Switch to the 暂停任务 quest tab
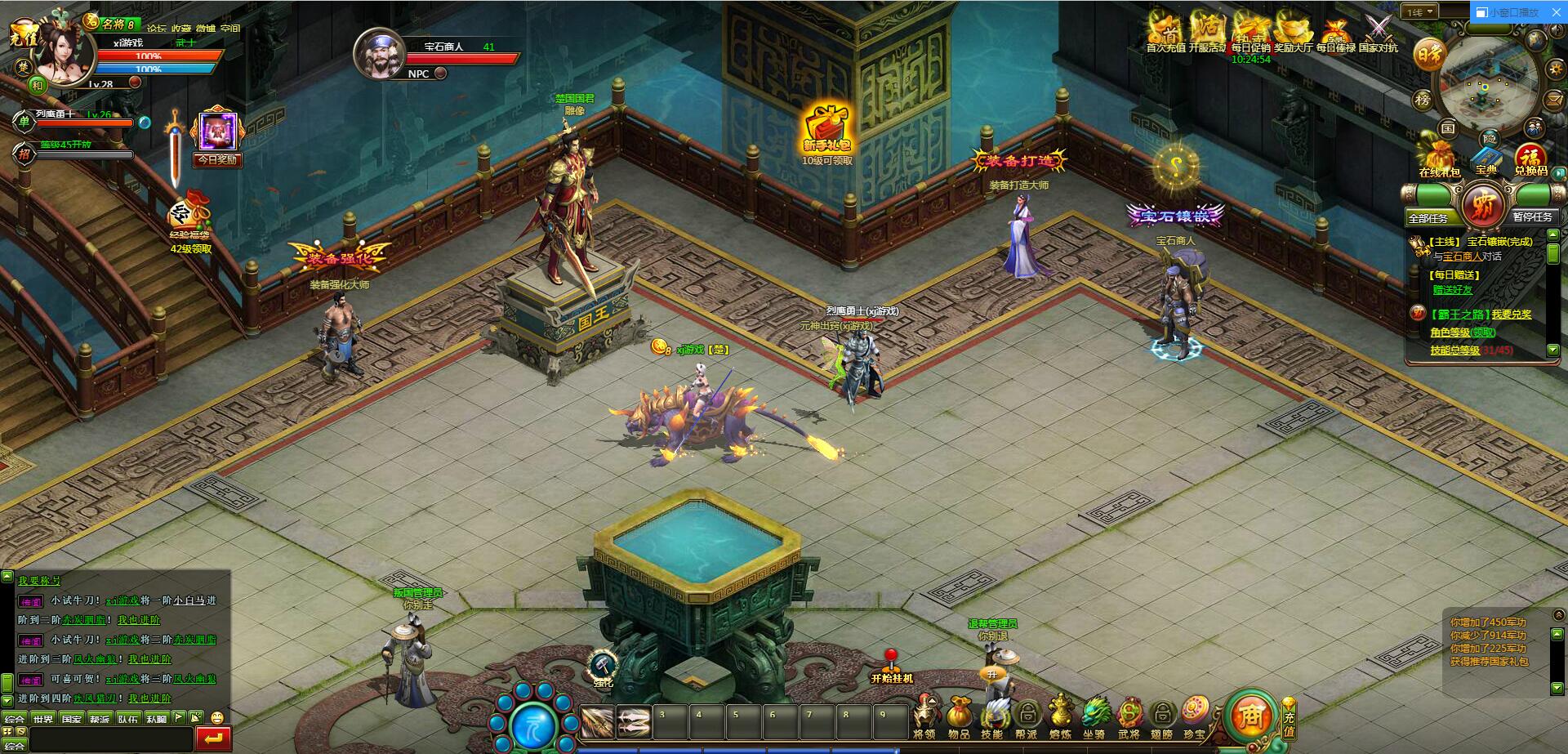The height and width of the screenshot is (754, 1568). pos(1531,217)
